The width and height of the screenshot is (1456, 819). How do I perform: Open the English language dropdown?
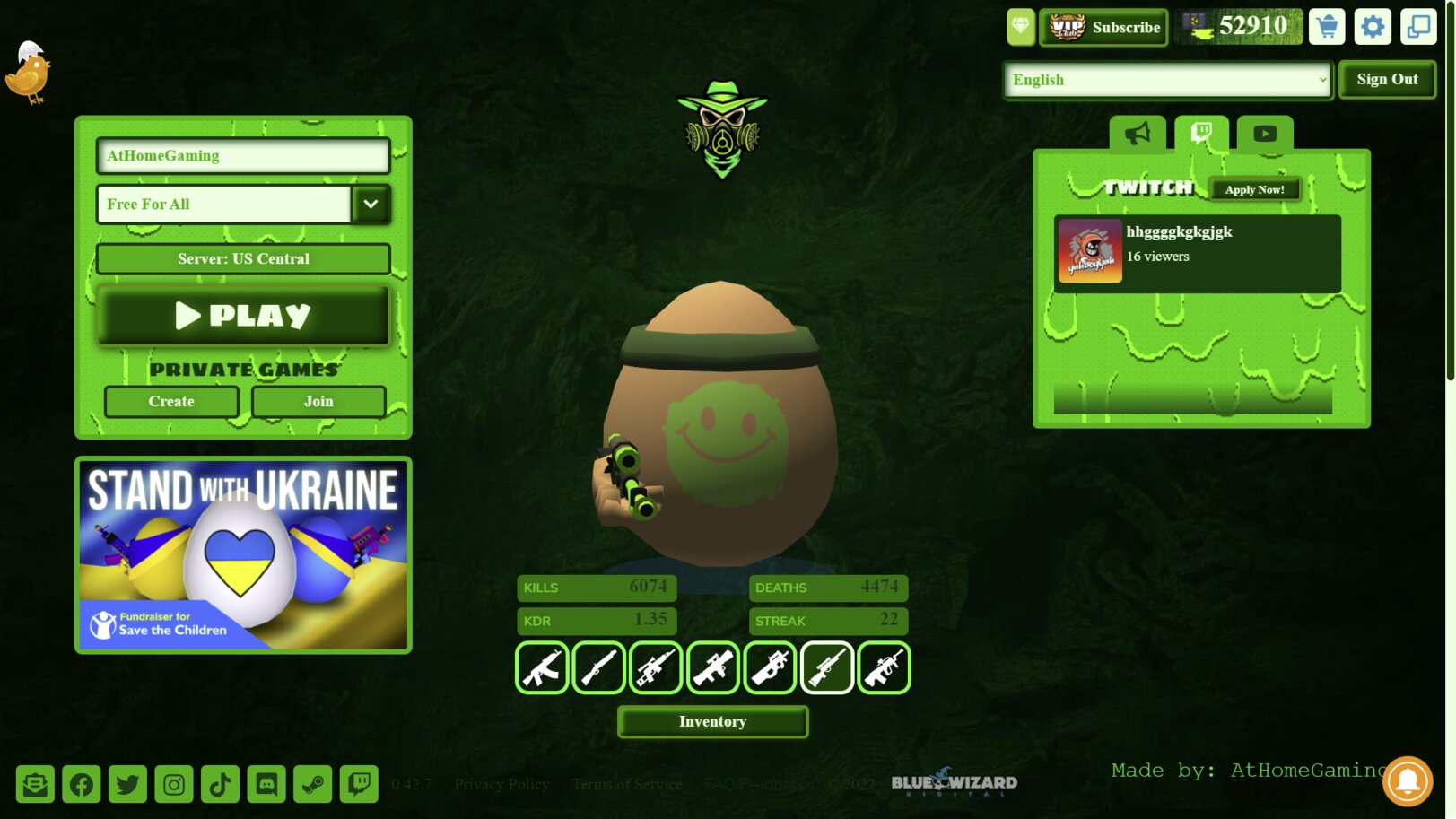pyautogui.click(x=1167, y=81)
